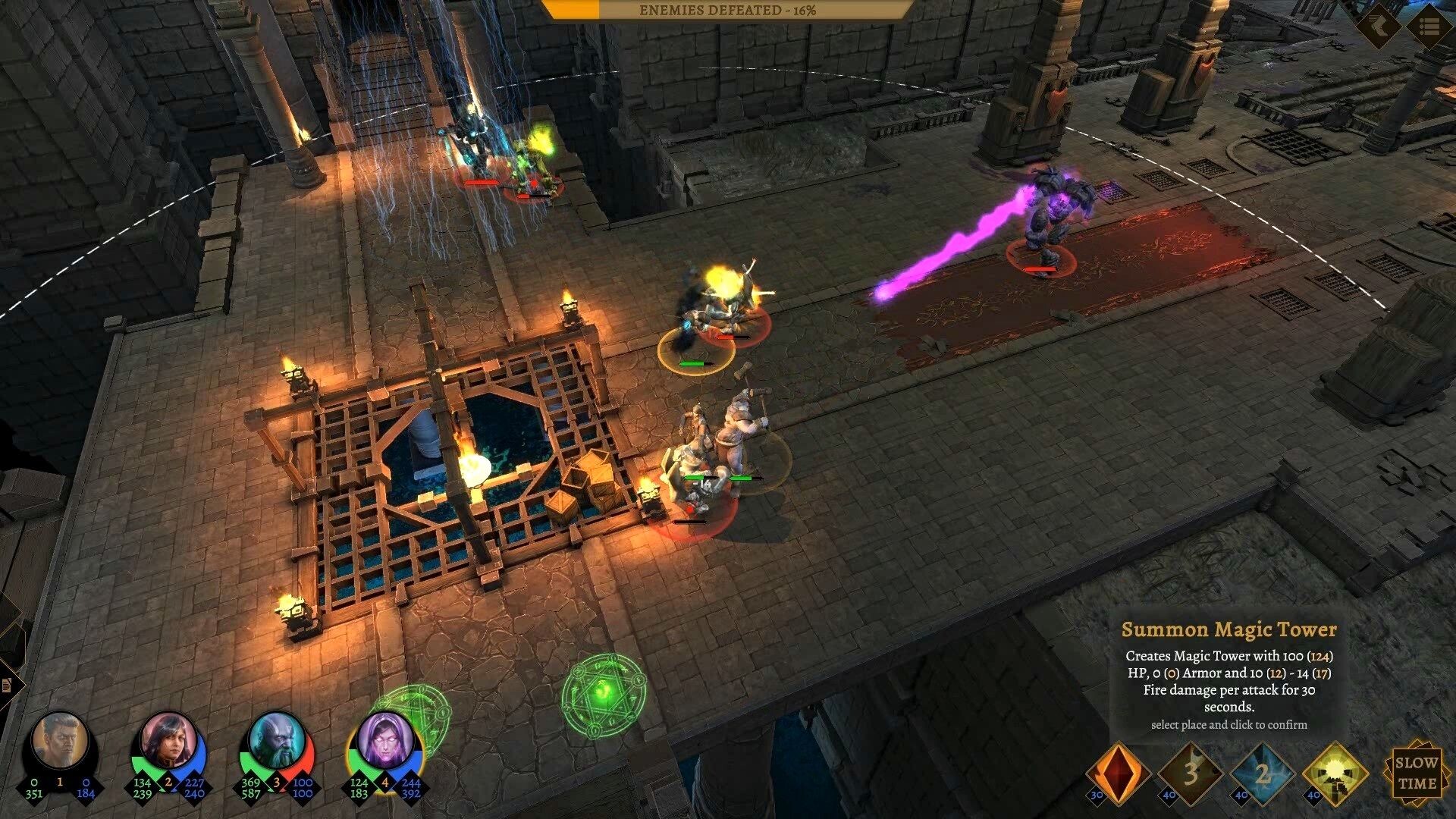The height and width of the screenshot is (819, 1456).
Task: Click the brown ability on 3-second cooldown
Action: click(1190, 773)
